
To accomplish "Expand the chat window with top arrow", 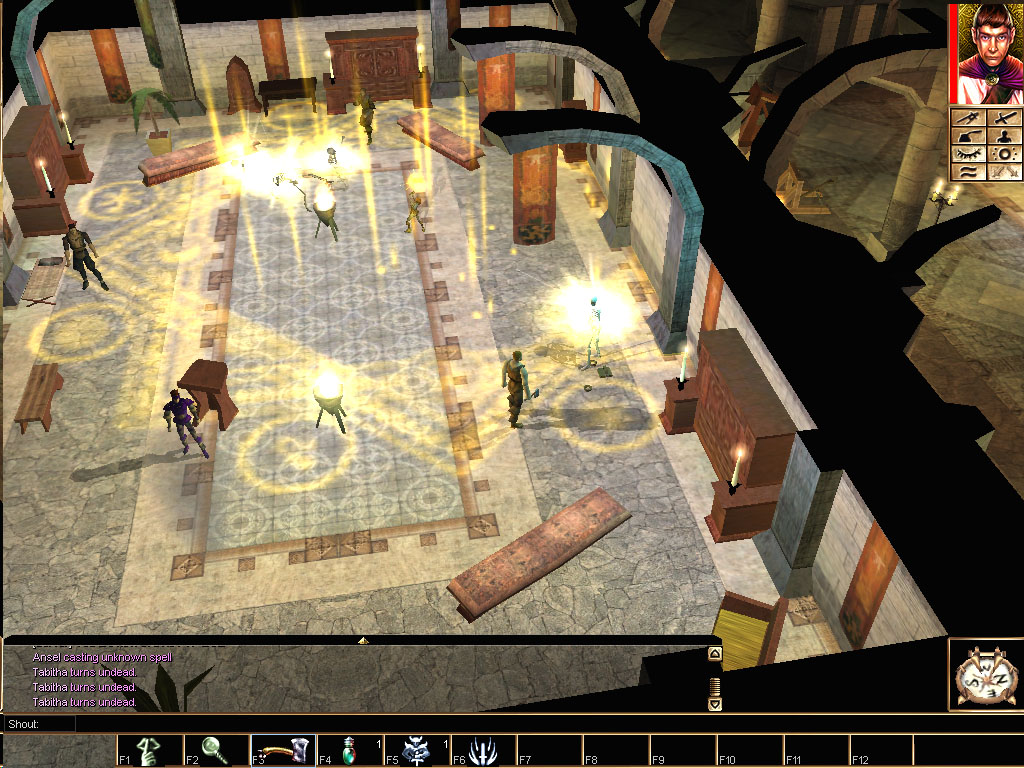I will click(x=363, y=640).
